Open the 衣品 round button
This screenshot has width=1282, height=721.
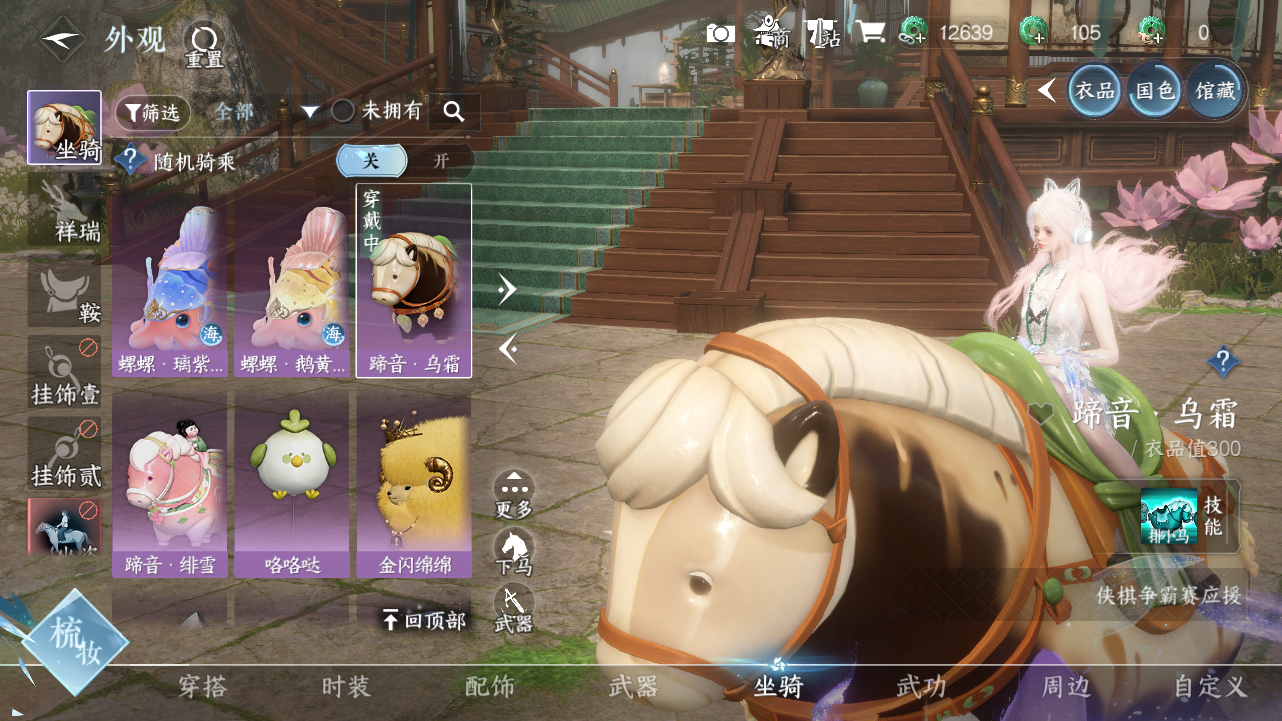coord(1094,90)
